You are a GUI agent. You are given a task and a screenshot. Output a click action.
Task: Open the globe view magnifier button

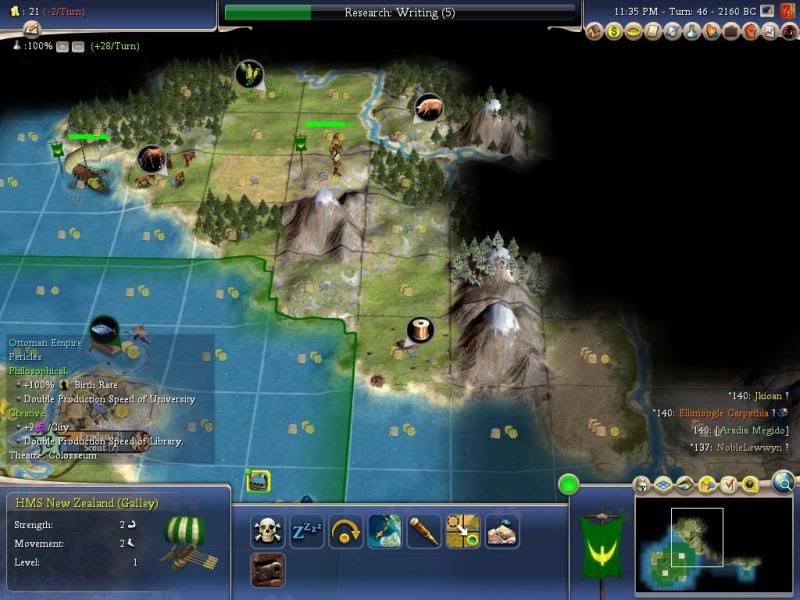point(783,485)
